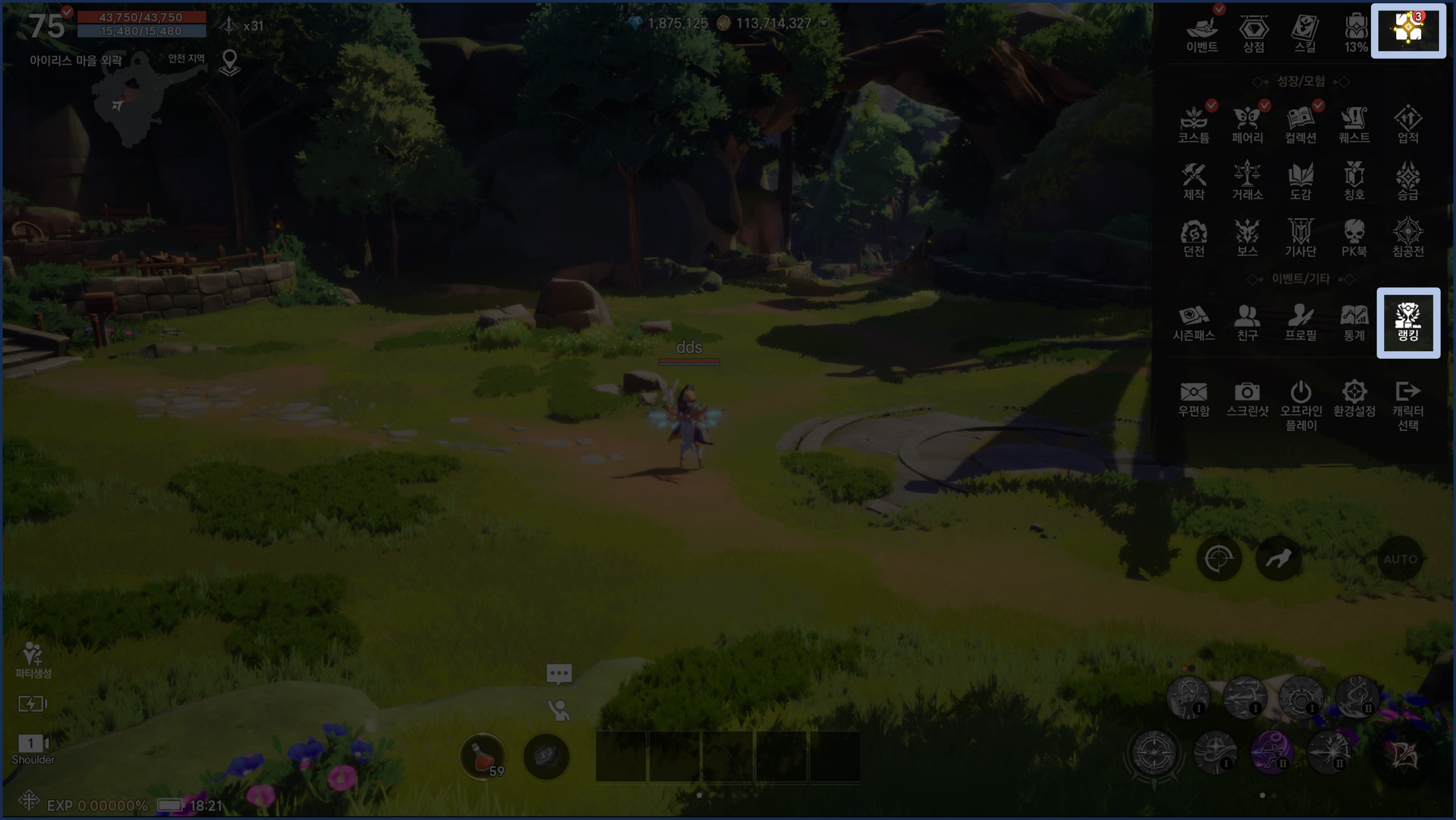Open 환경설정 settings
The height and width of the screenshot is (820, 1456).
[1353, 399]
